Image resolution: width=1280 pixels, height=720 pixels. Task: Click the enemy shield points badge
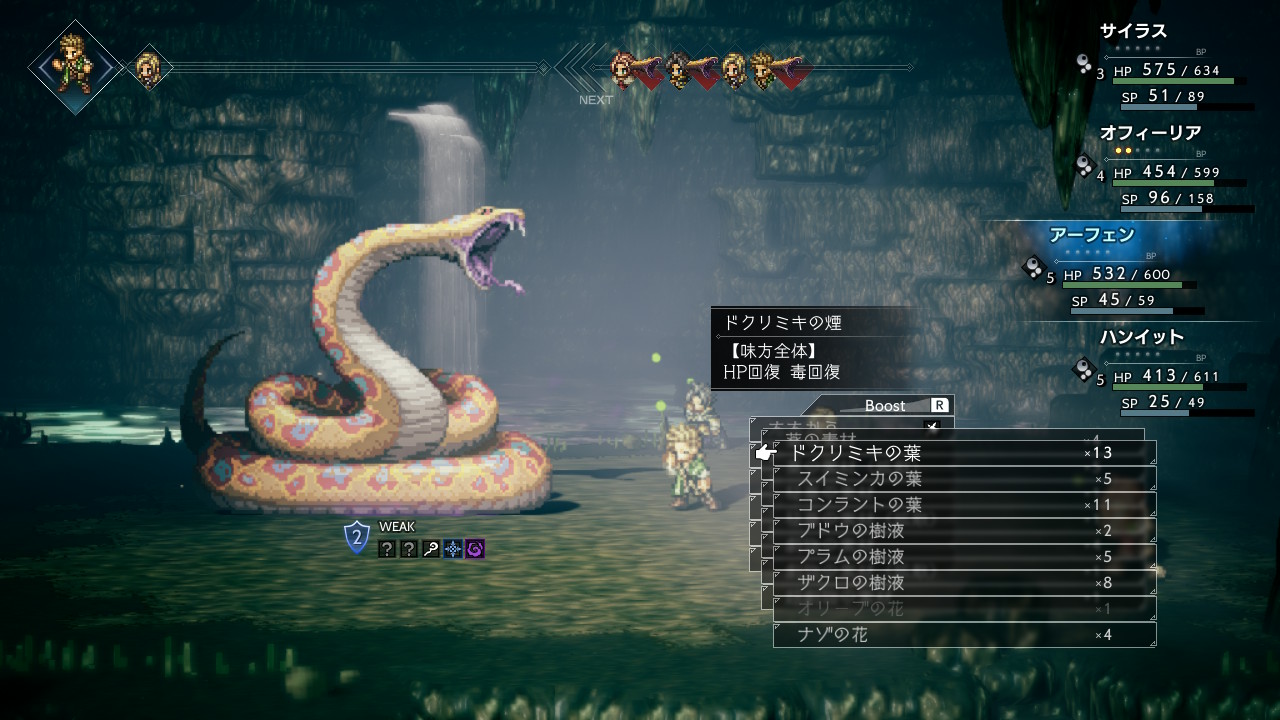tap(357, 538)
